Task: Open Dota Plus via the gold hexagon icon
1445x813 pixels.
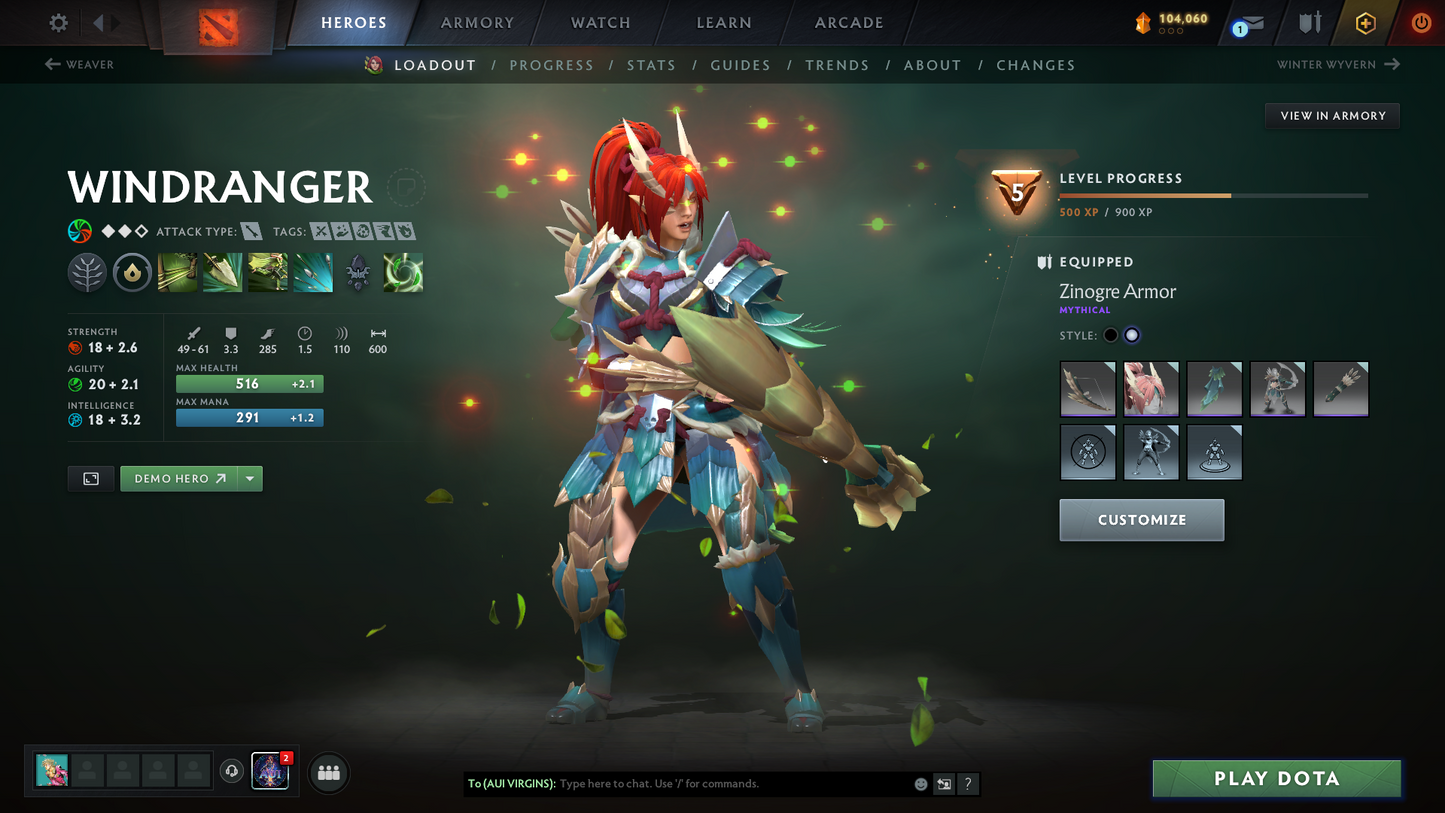Action: click(1366, 22)
